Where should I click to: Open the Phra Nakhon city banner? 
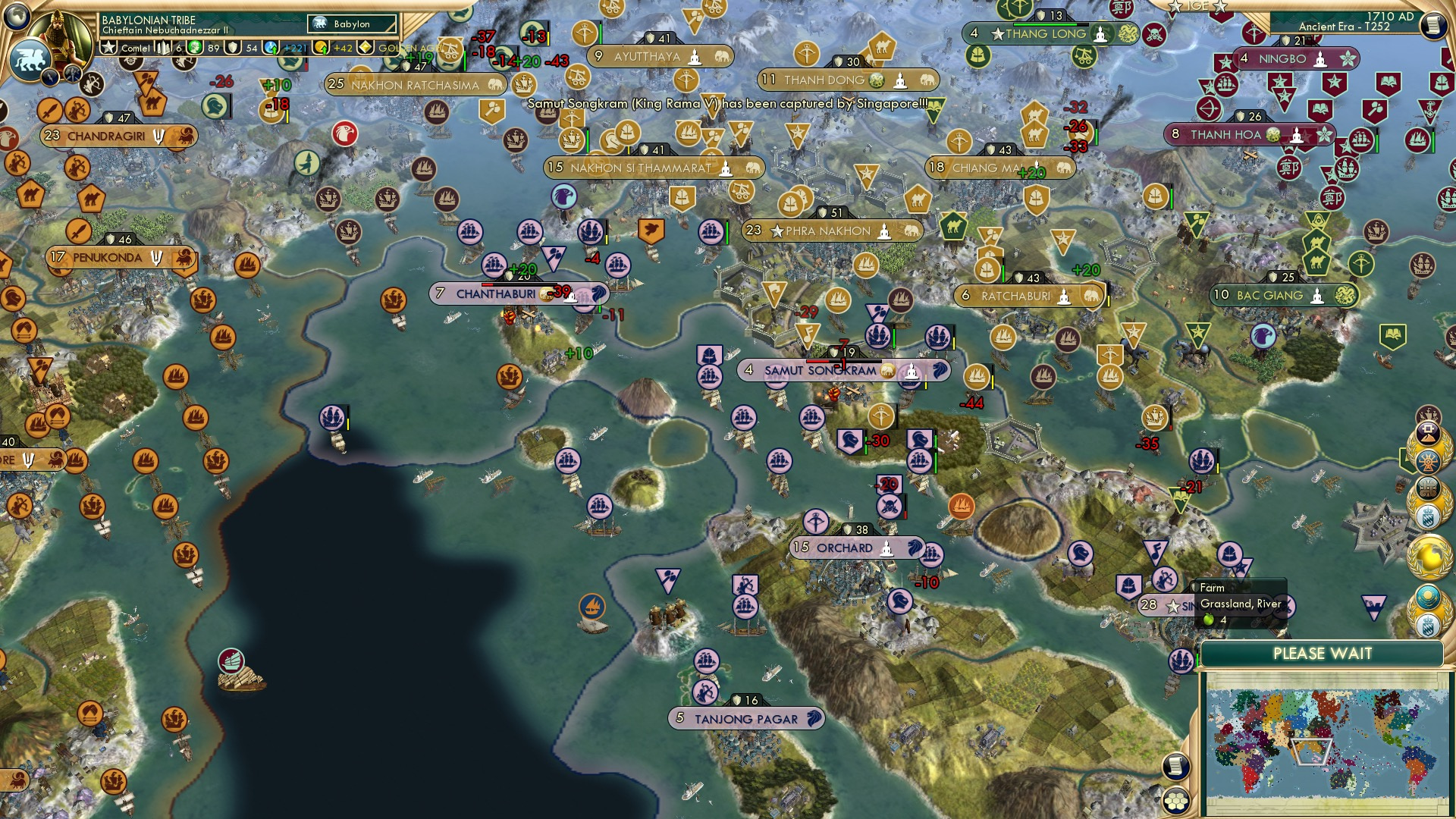[832, 231]
